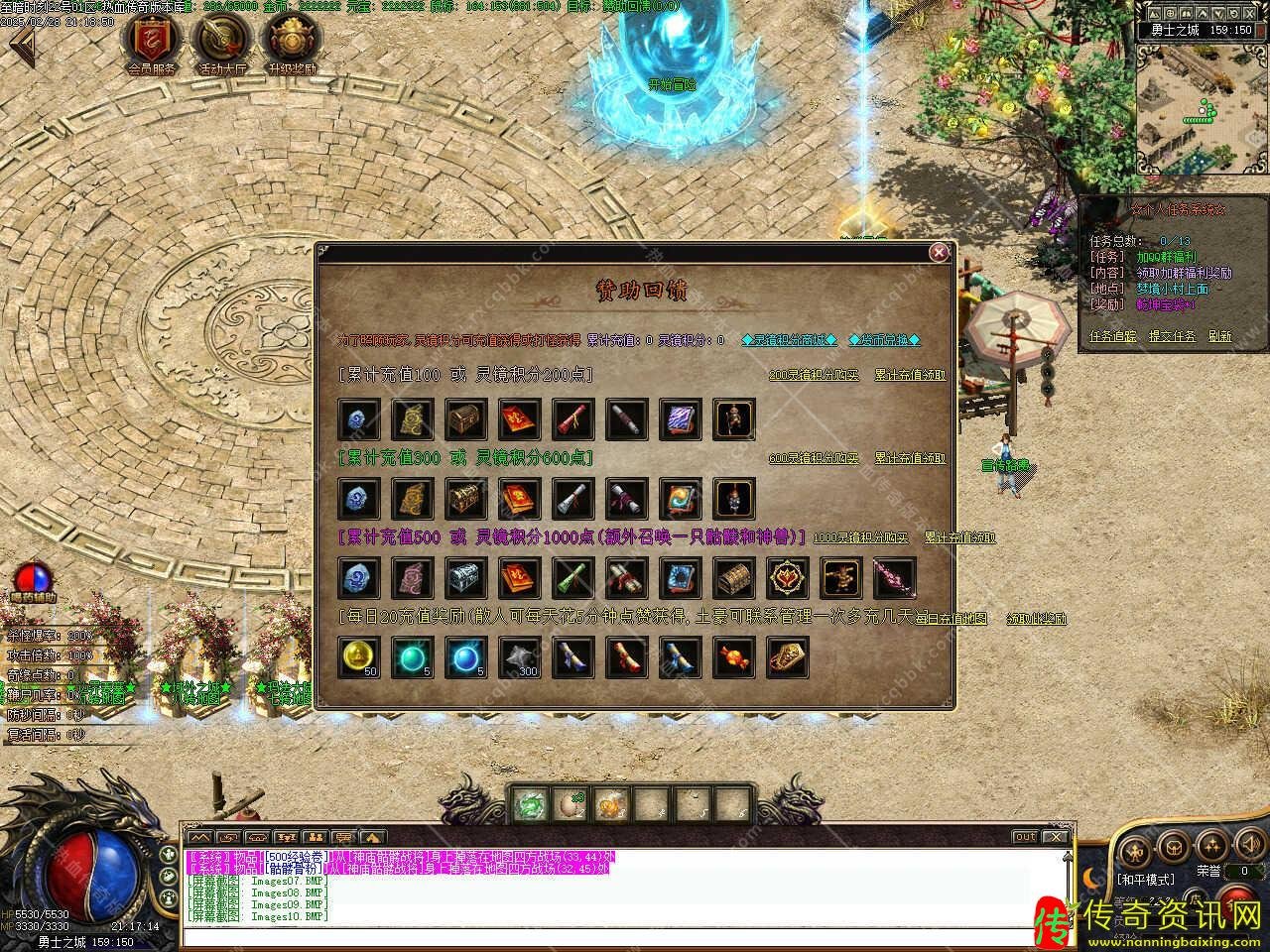Refresh the quest panel with 刷新
1270x952 pixels.
coord(1219,336)
